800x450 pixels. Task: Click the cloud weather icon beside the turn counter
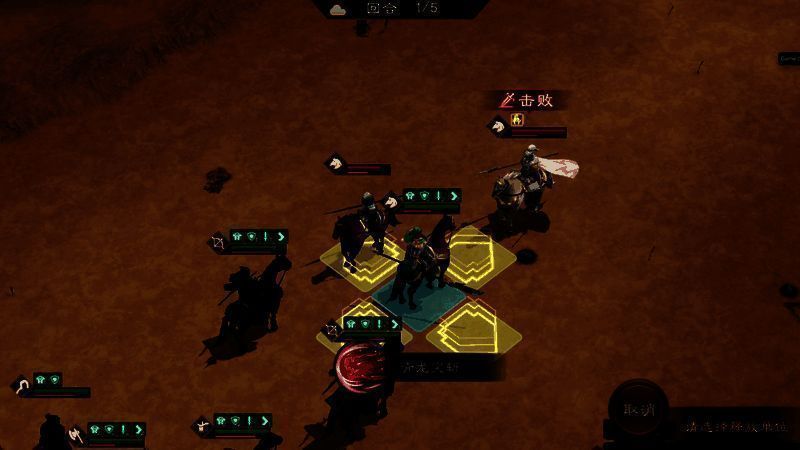pos(338,8)
